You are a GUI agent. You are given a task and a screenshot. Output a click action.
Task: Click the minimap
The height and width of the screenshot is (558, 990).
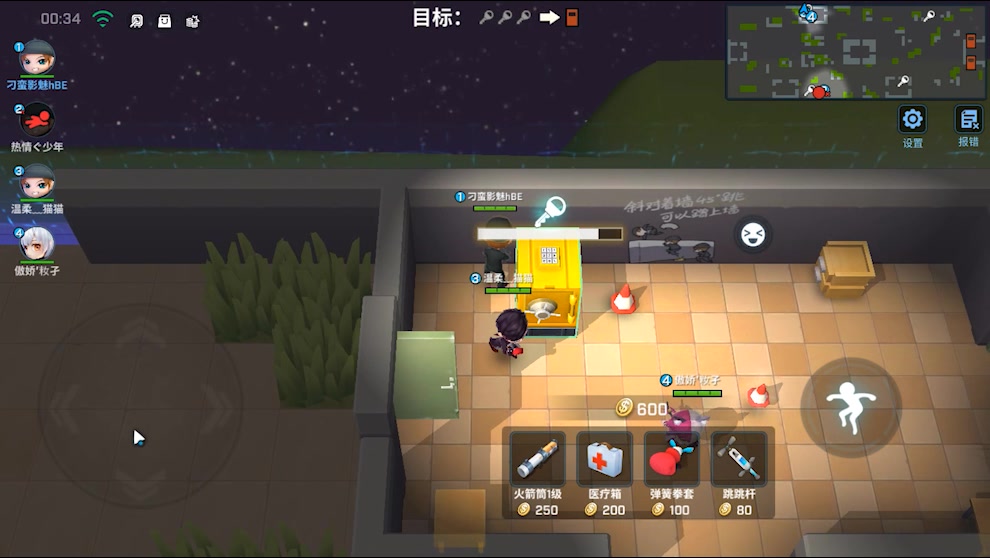855,51
